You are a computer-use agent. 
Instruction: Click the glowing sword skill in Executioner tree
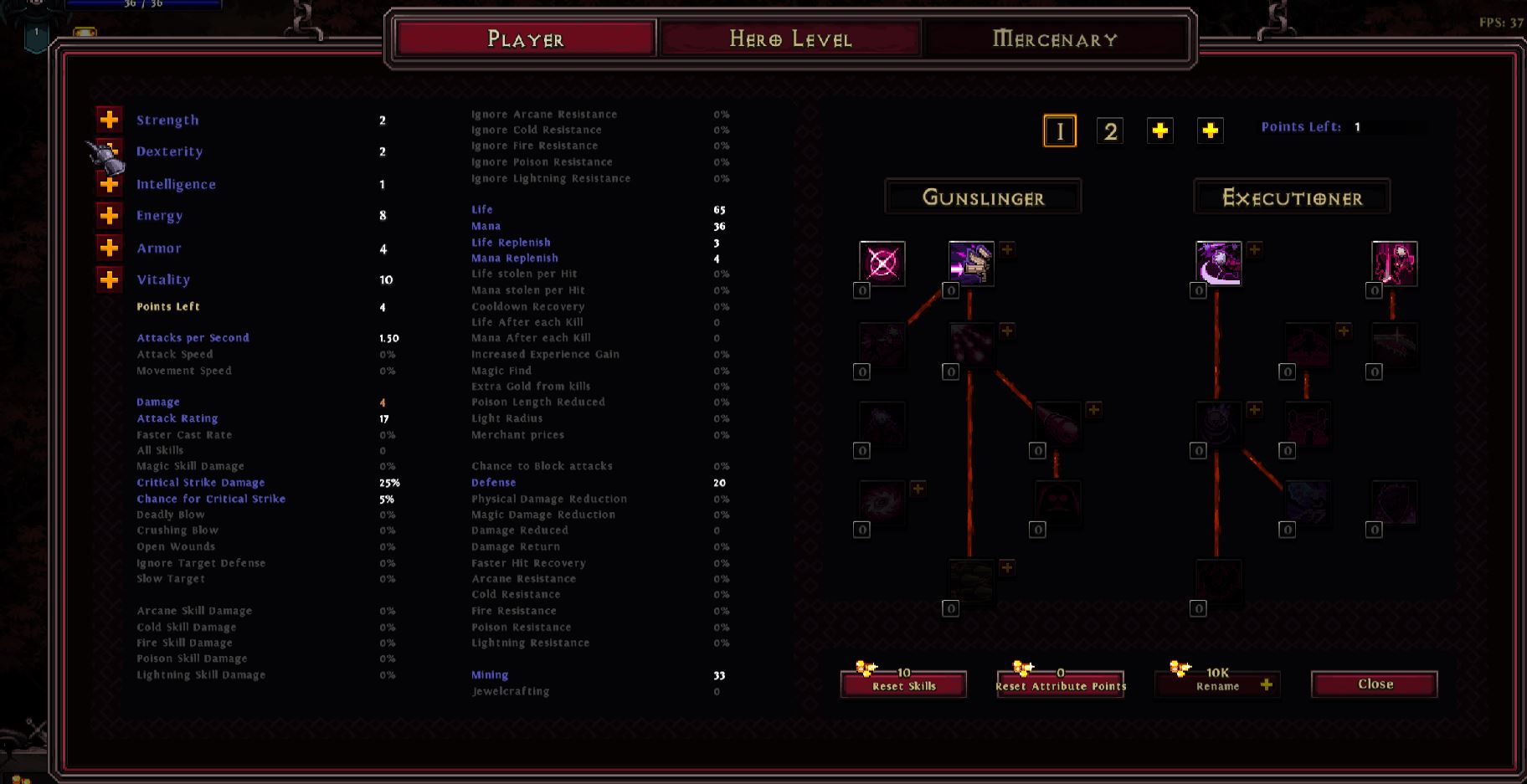pos(1393,263)
